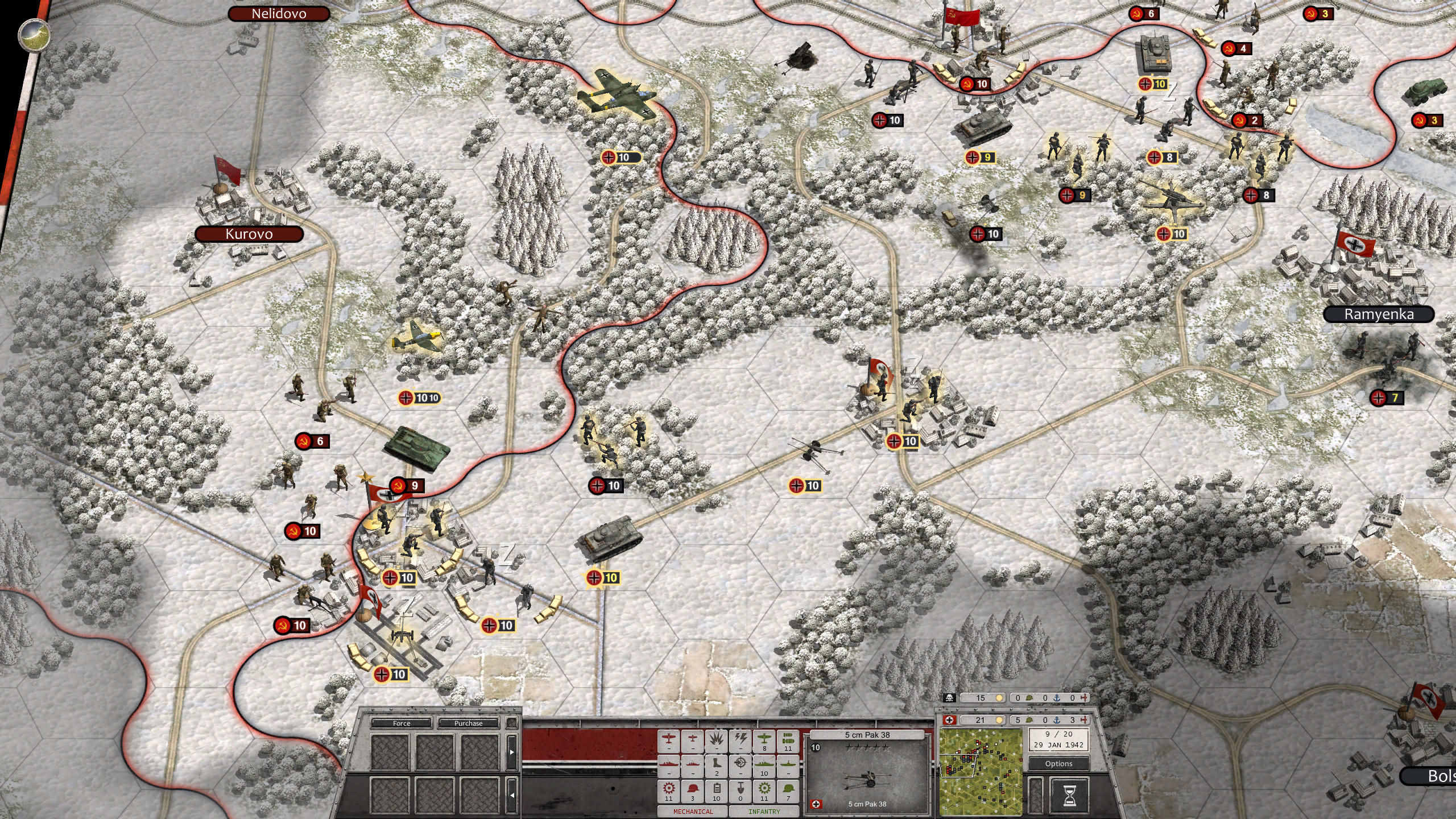Click the skull enemy casualties icon
This screenshot has width=1456, height=819.
(x=949, y=698)
